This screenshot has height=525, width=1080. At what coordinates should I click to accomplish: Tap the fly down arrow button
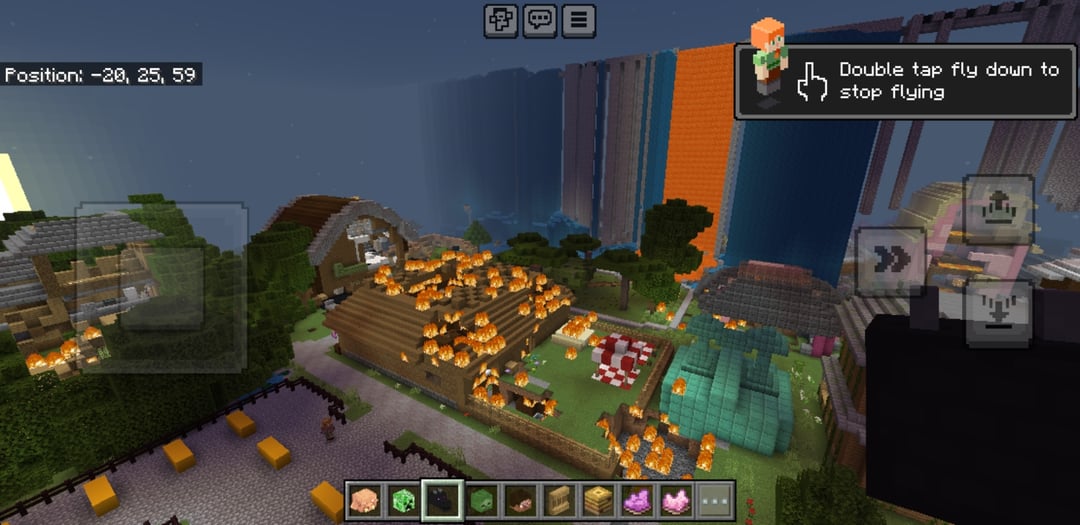tap(998, 312)
